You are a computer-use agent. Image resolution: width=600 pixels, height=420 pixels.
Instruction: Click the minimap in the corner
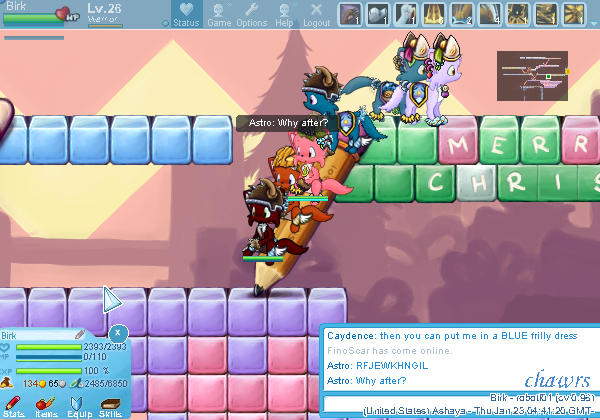coord(531,76)
